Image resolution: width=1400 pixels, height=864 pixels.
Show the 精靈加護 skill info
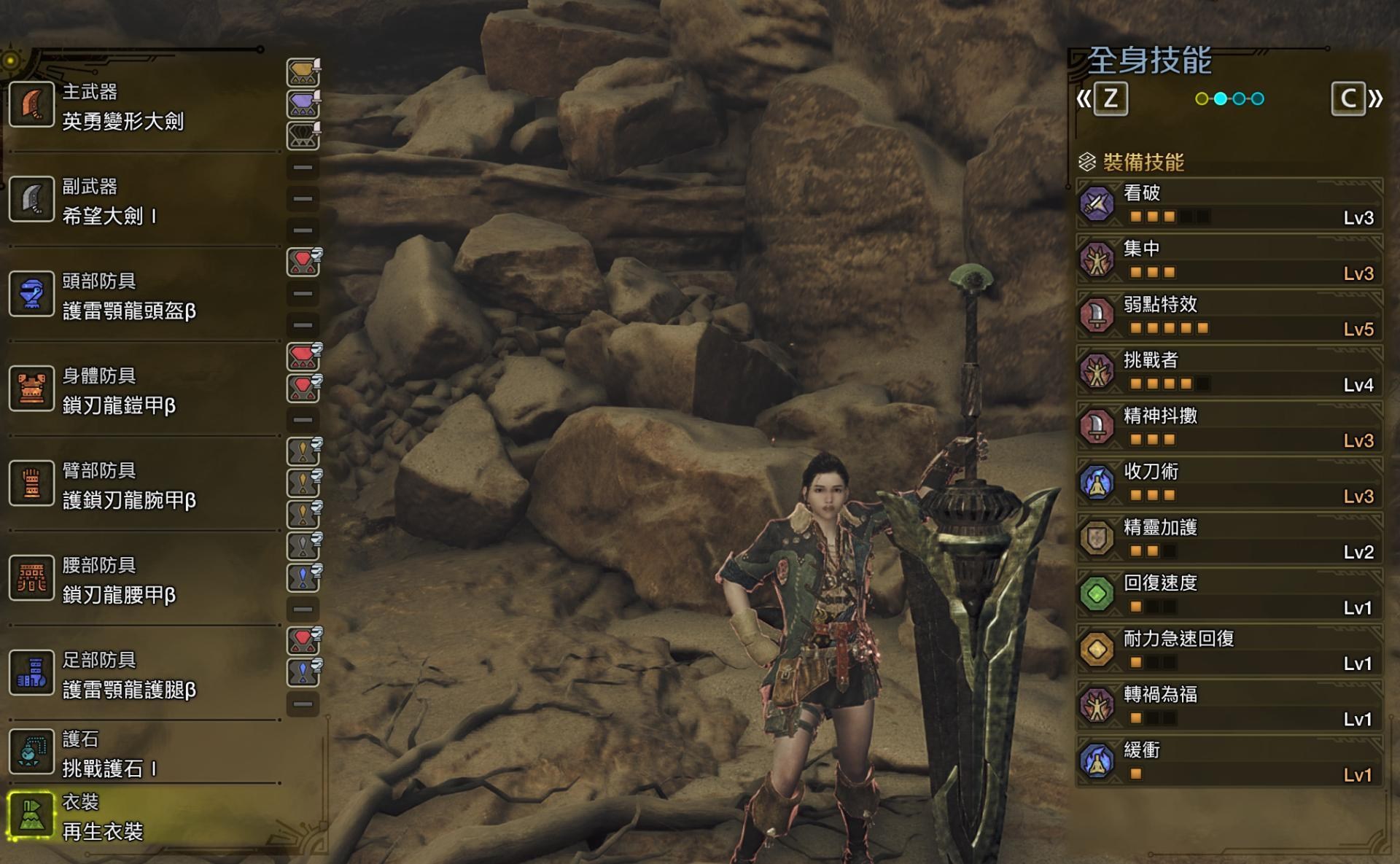[x=1229, y=539]
